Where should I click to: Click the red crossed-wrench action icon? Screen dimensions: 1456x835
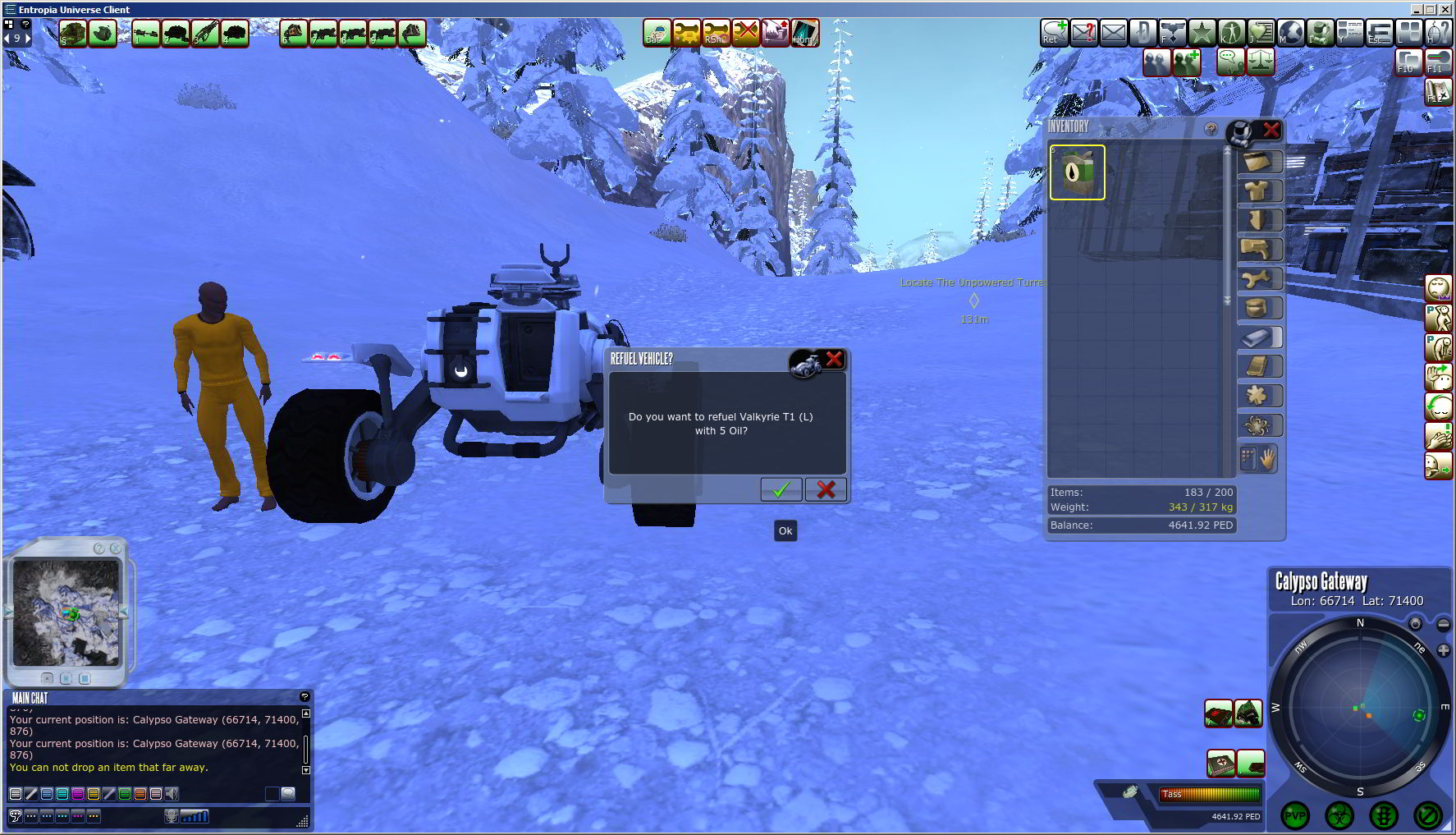point(745,33)
